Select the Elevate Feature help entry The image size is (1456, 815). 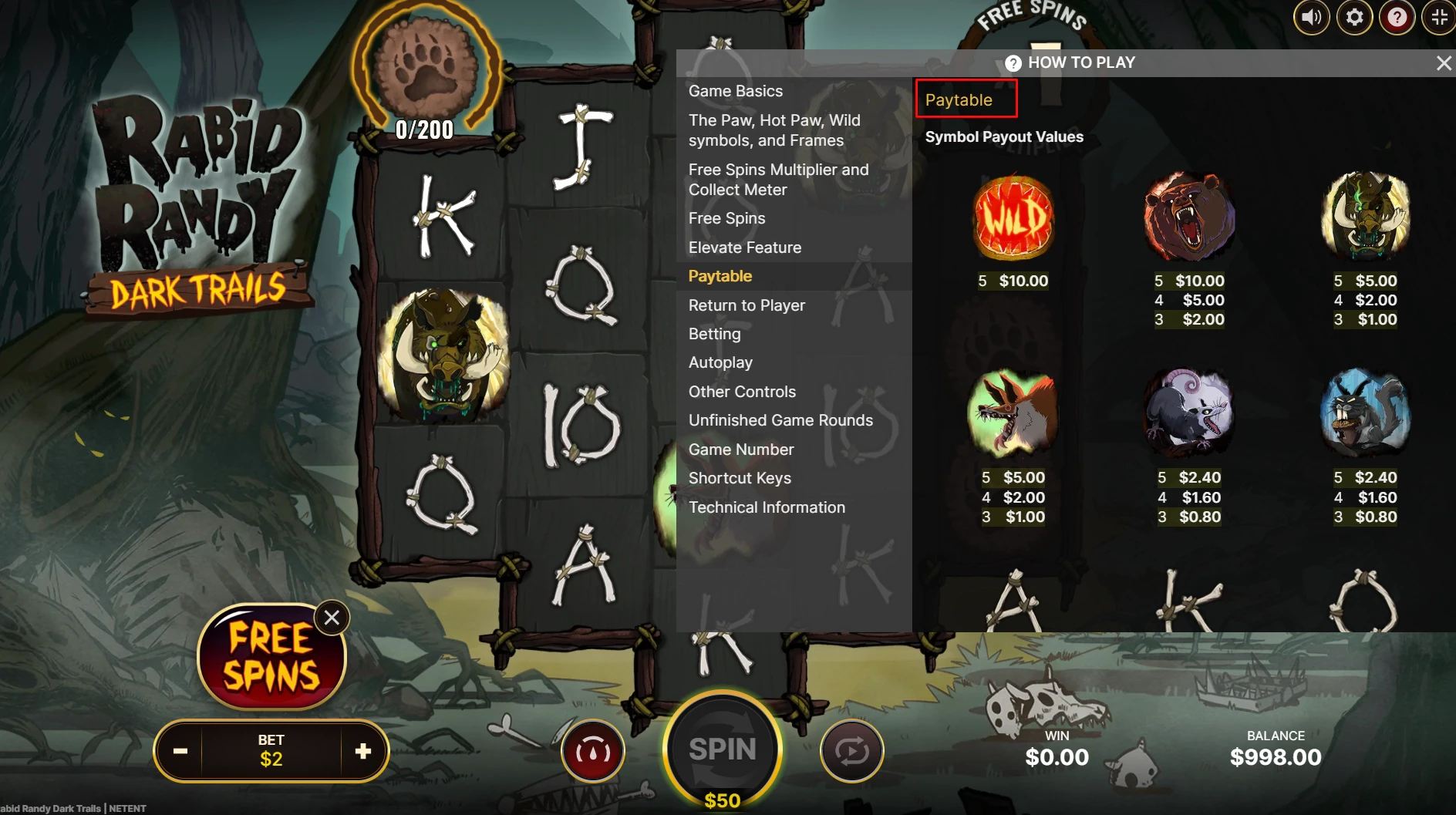(744, 248)
